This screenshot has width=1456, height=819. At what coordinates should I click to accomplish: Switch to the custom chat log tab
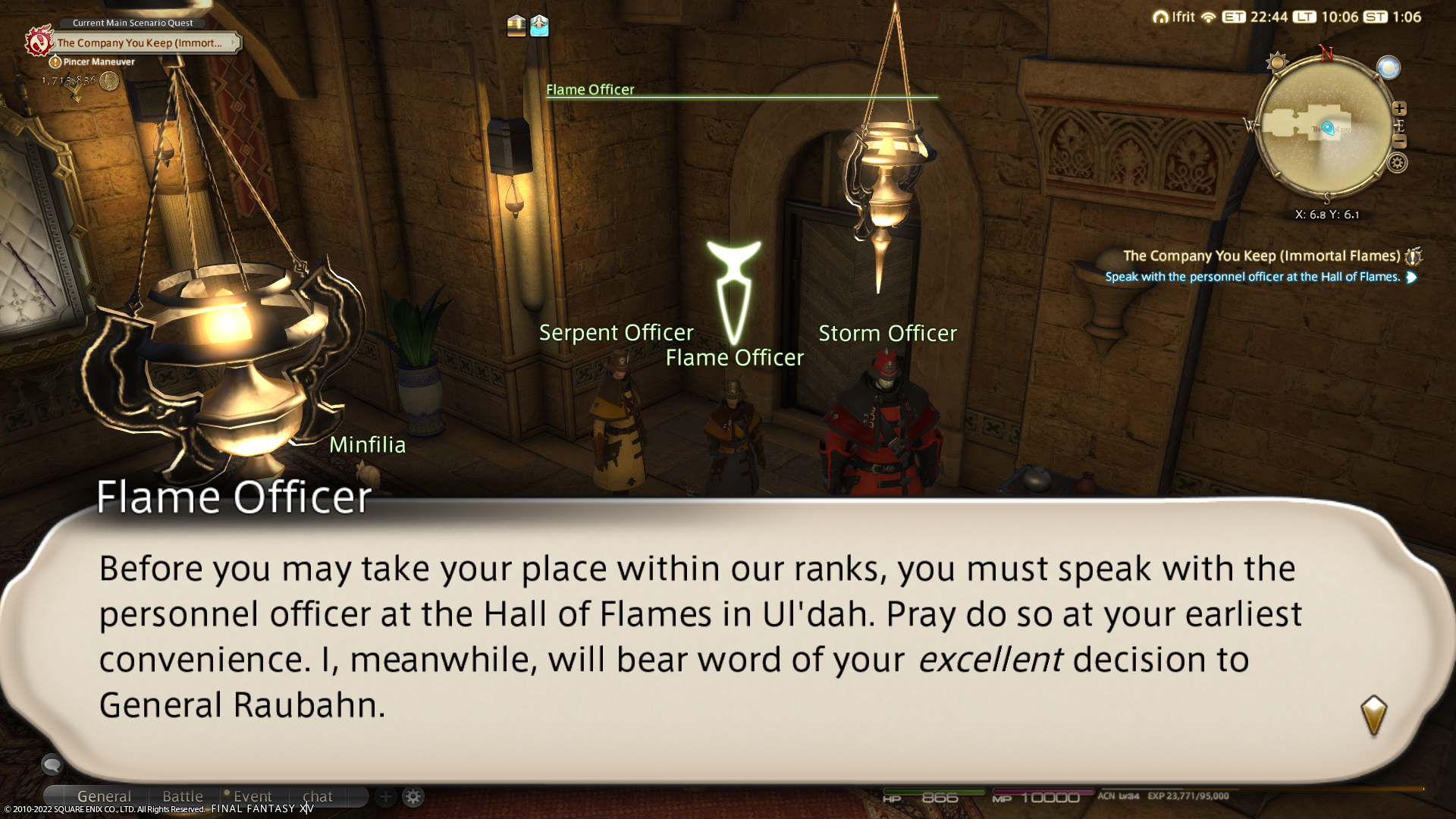(x=317, y=796)
